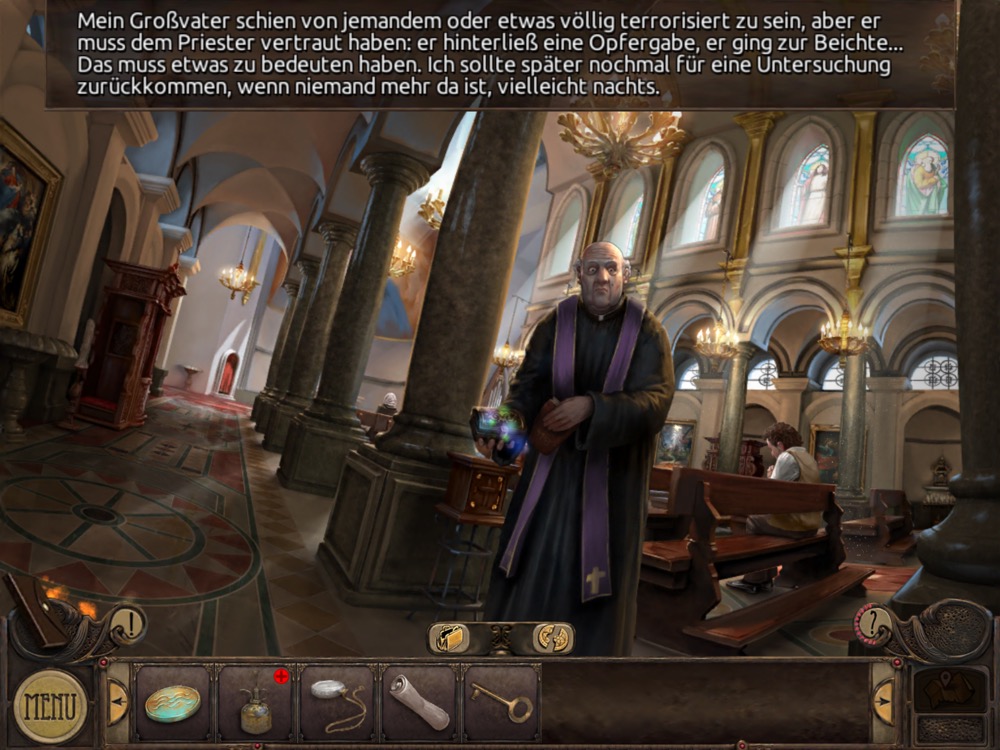Screen dimensions: 1000x750
Task: Click the inventory right arrow button
Action: point(883,701)
